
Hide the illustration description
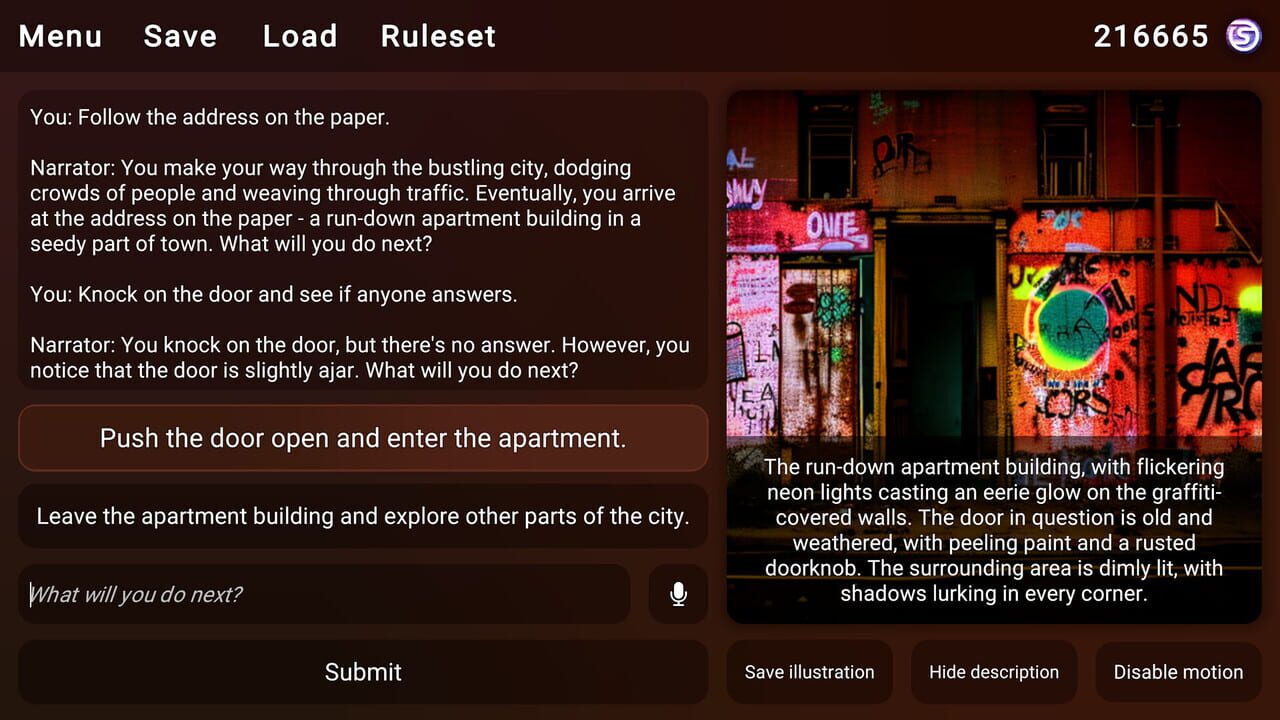pos(994,672)
